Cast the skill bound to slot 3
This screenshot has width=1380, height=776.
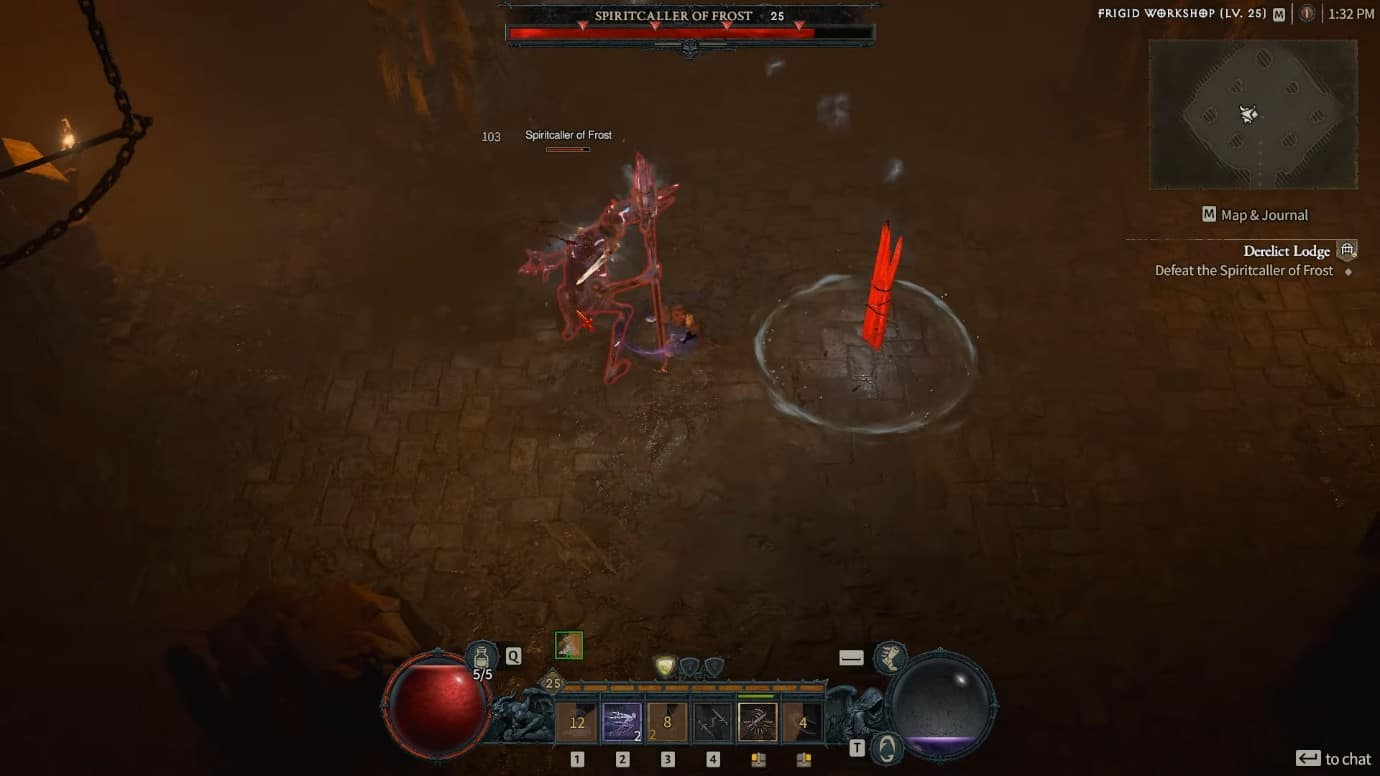666,719
